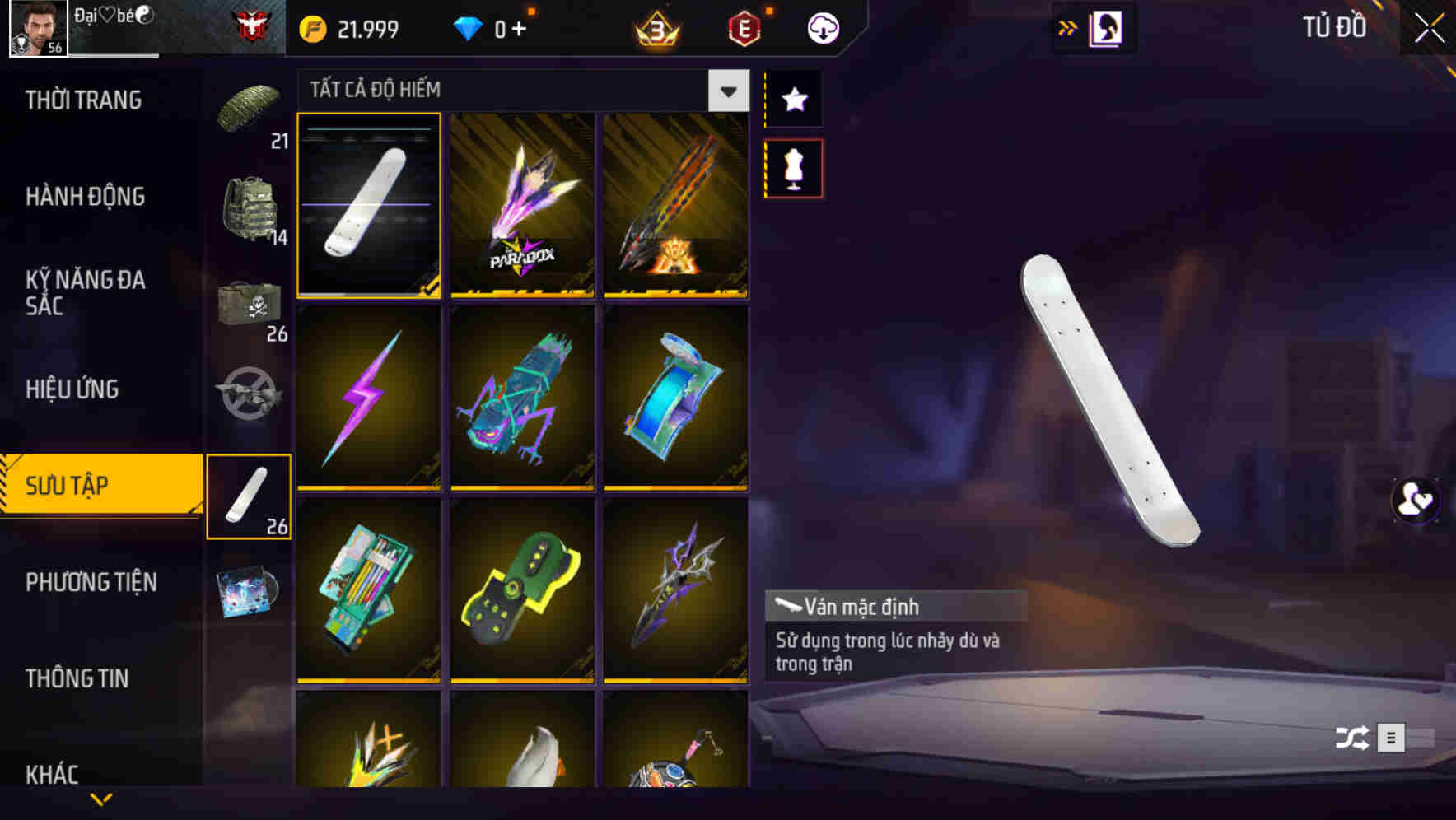Expand the yellow chevron below KHÁC
The height and width of the screenshot is (820, 1456).
(x=100, y=797)
